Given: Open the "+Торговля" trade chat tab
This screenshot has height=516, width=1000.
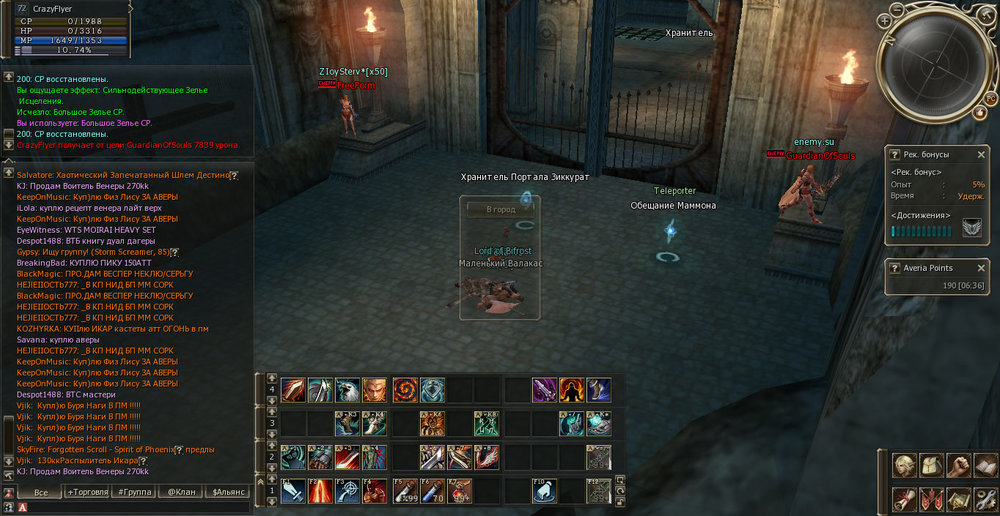Looking at the screenshot, I should 86,493.
